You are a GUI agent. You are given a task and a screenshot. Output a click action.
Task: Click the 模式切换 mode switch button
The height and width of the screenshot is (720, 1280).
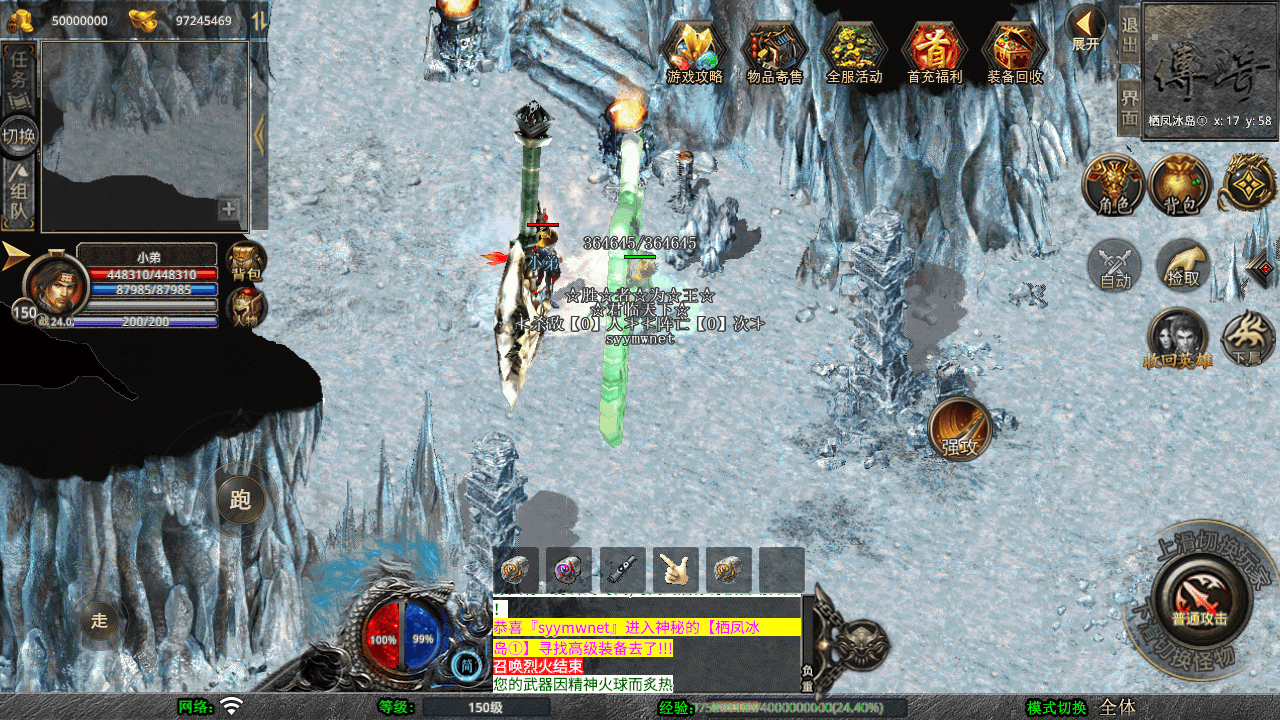pos(1057,707)
